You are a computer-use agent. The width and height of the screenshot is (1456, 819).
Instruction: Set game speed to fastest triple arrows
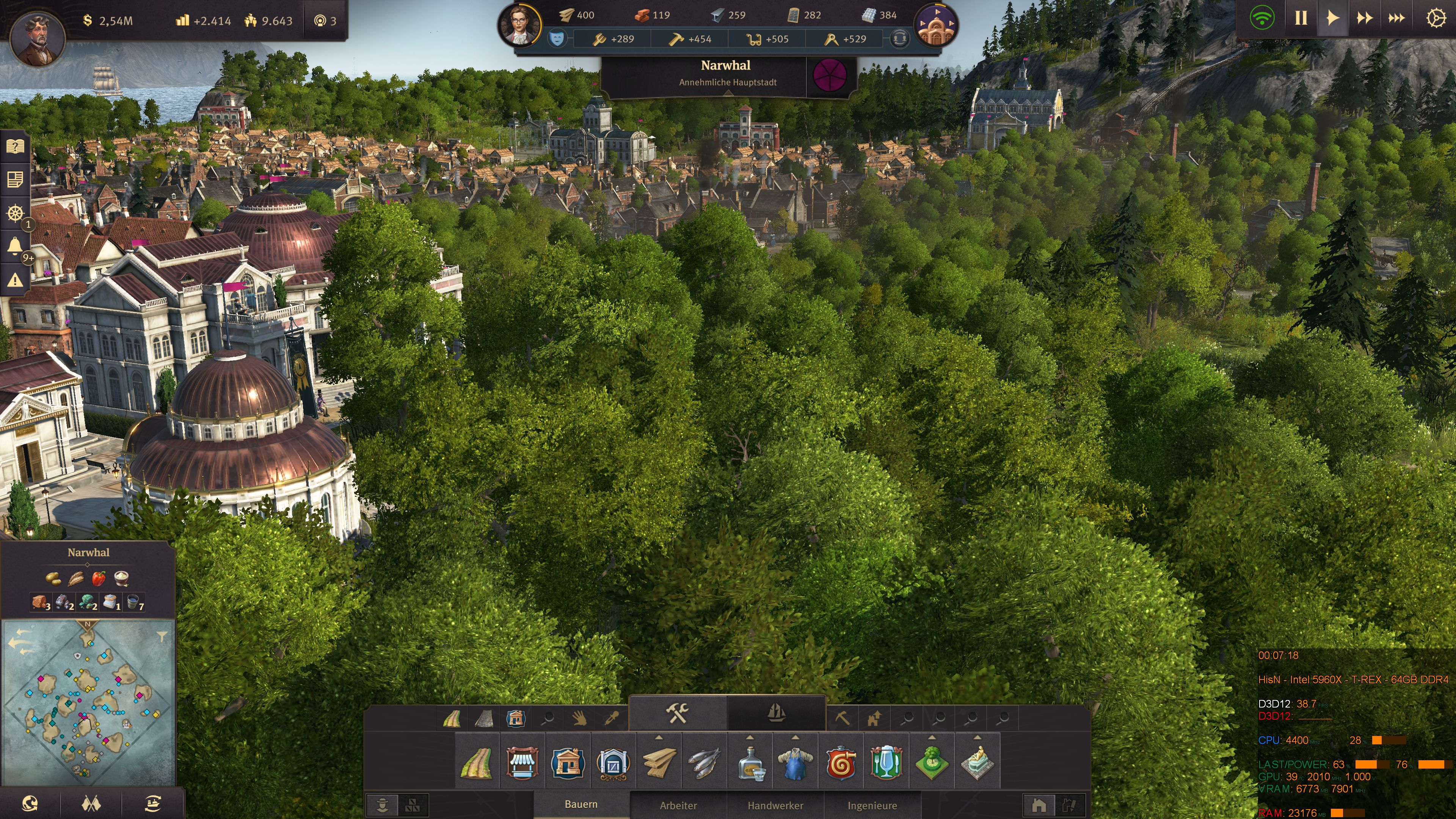(x=1396, y=19)
